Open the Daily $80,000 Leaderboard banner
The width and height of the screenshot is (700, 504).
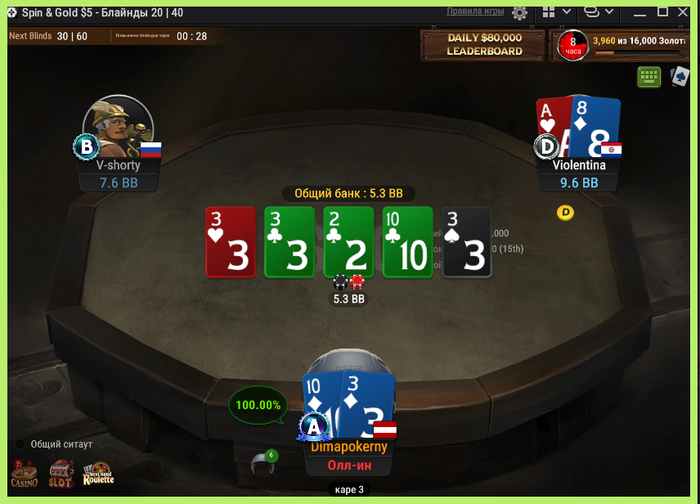[x=484, y=45]
